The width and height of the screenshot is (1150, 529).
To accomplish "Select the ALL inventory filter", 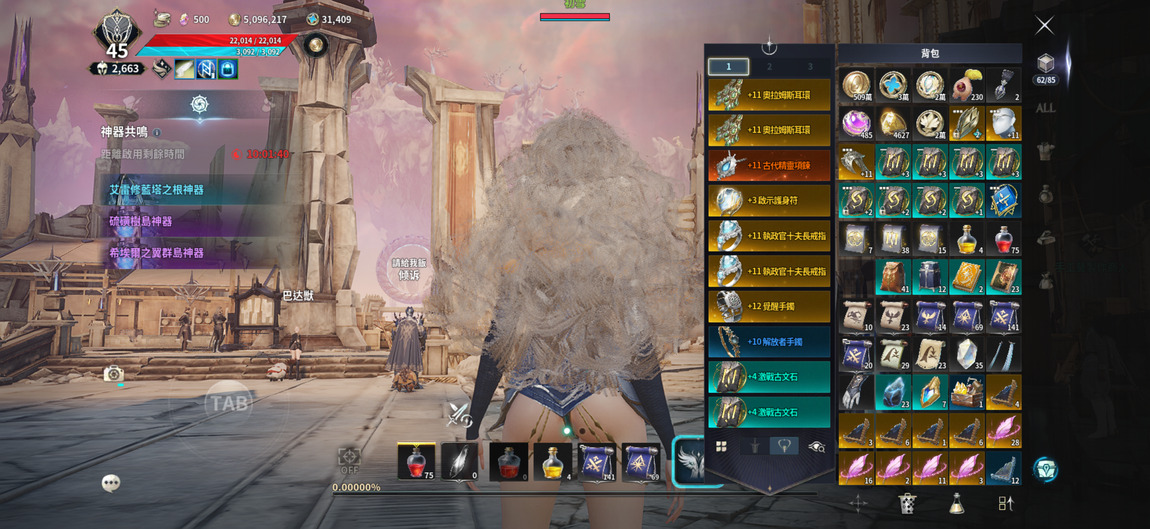I will point(1045,108).
